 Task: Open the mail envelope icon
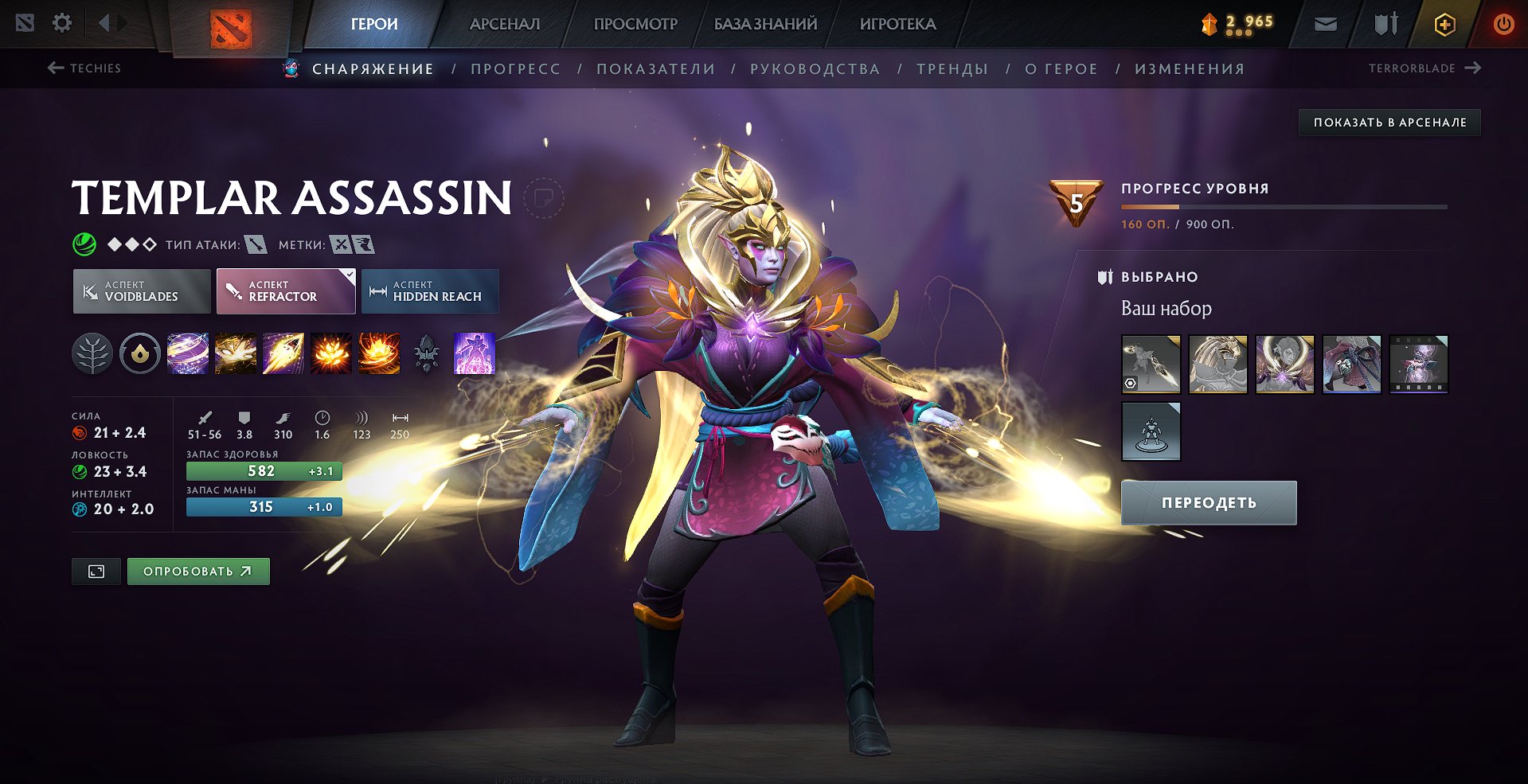1326,24
